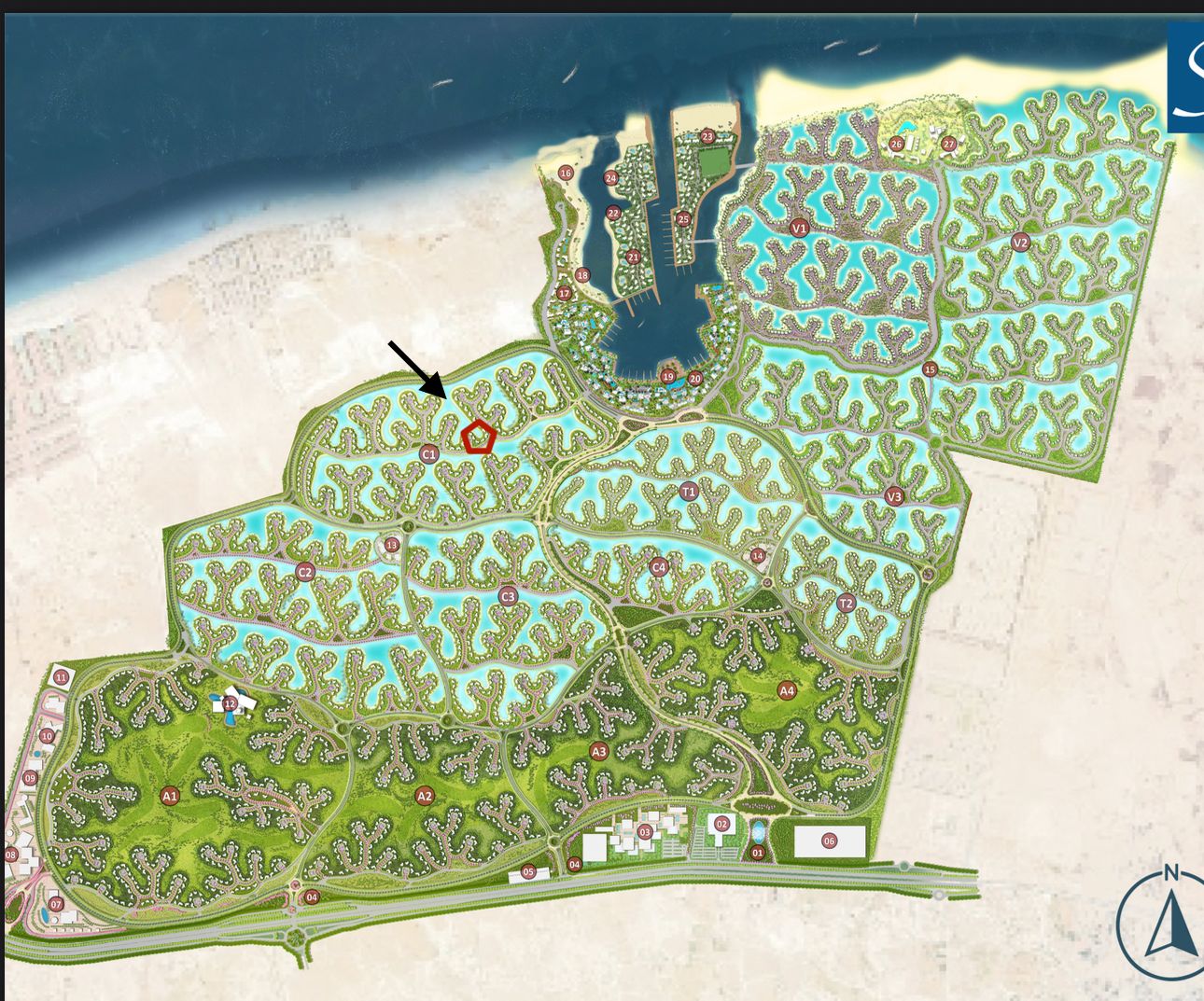Click the A3 zone marker
The width and height of the screenshot is (1204, 1001).
[x=599, y=751]
